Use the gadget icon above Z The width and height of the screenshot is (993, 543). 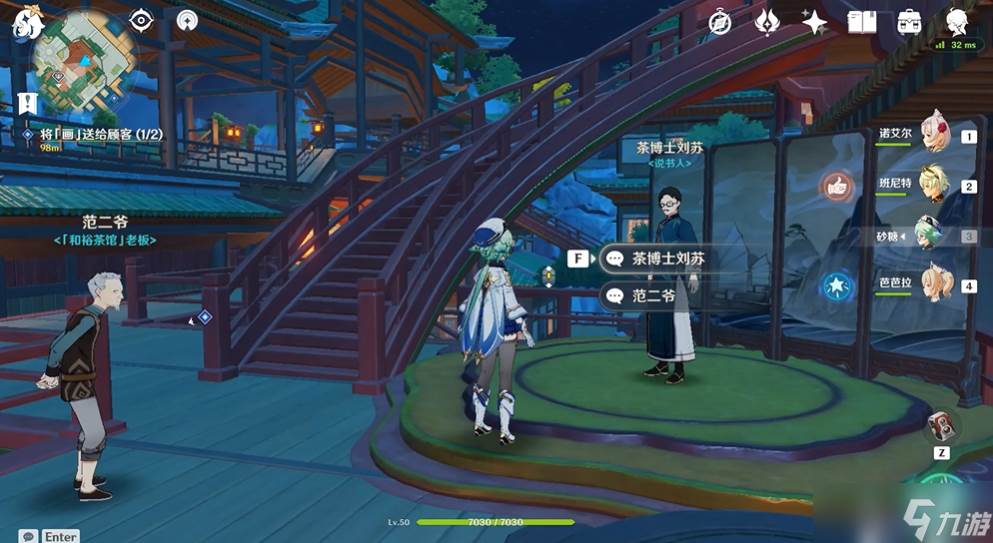[941, 425]
